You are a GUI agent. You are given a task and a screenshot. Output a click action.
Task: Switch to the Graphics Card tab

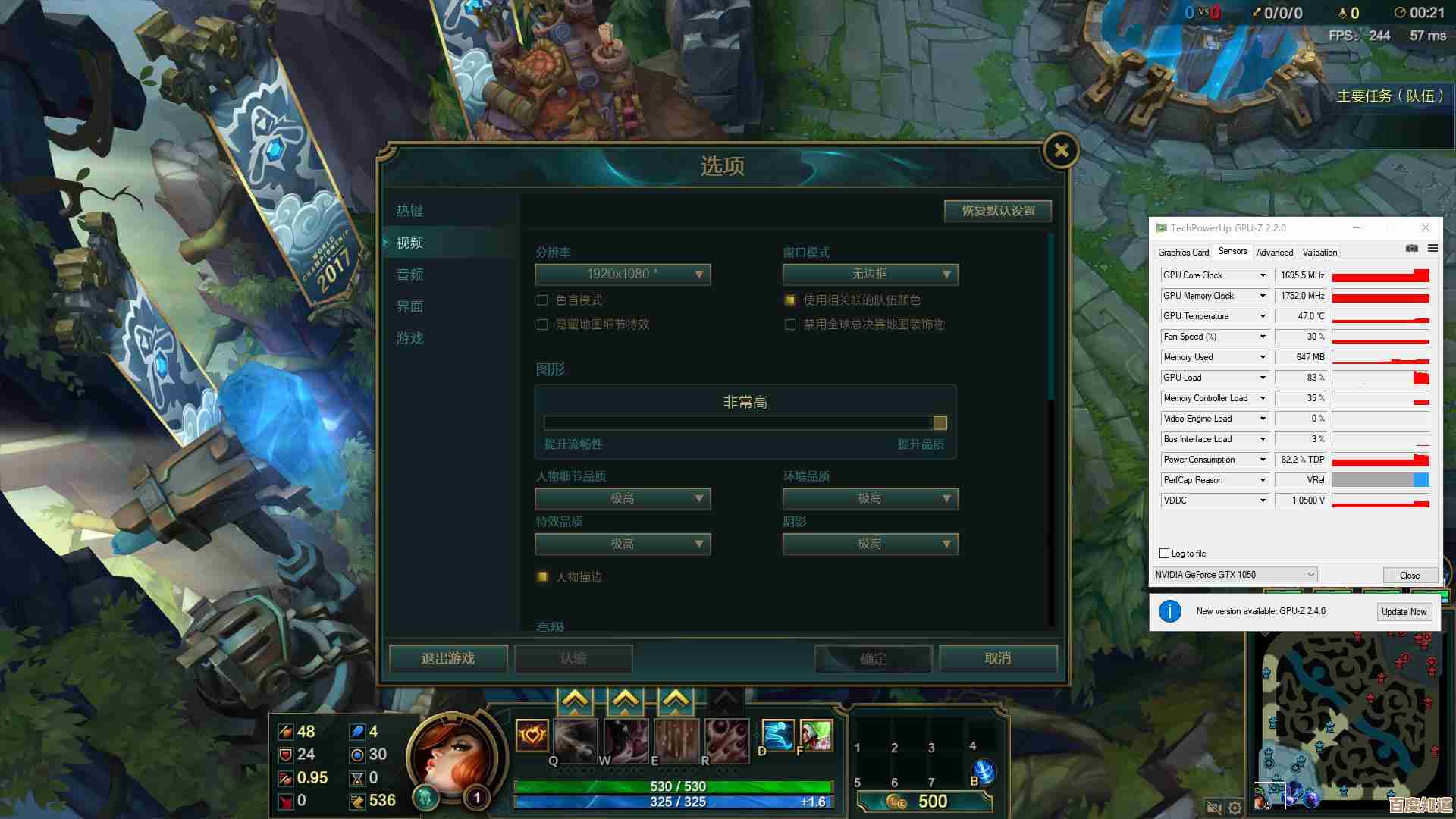(x=1183, y=252)
